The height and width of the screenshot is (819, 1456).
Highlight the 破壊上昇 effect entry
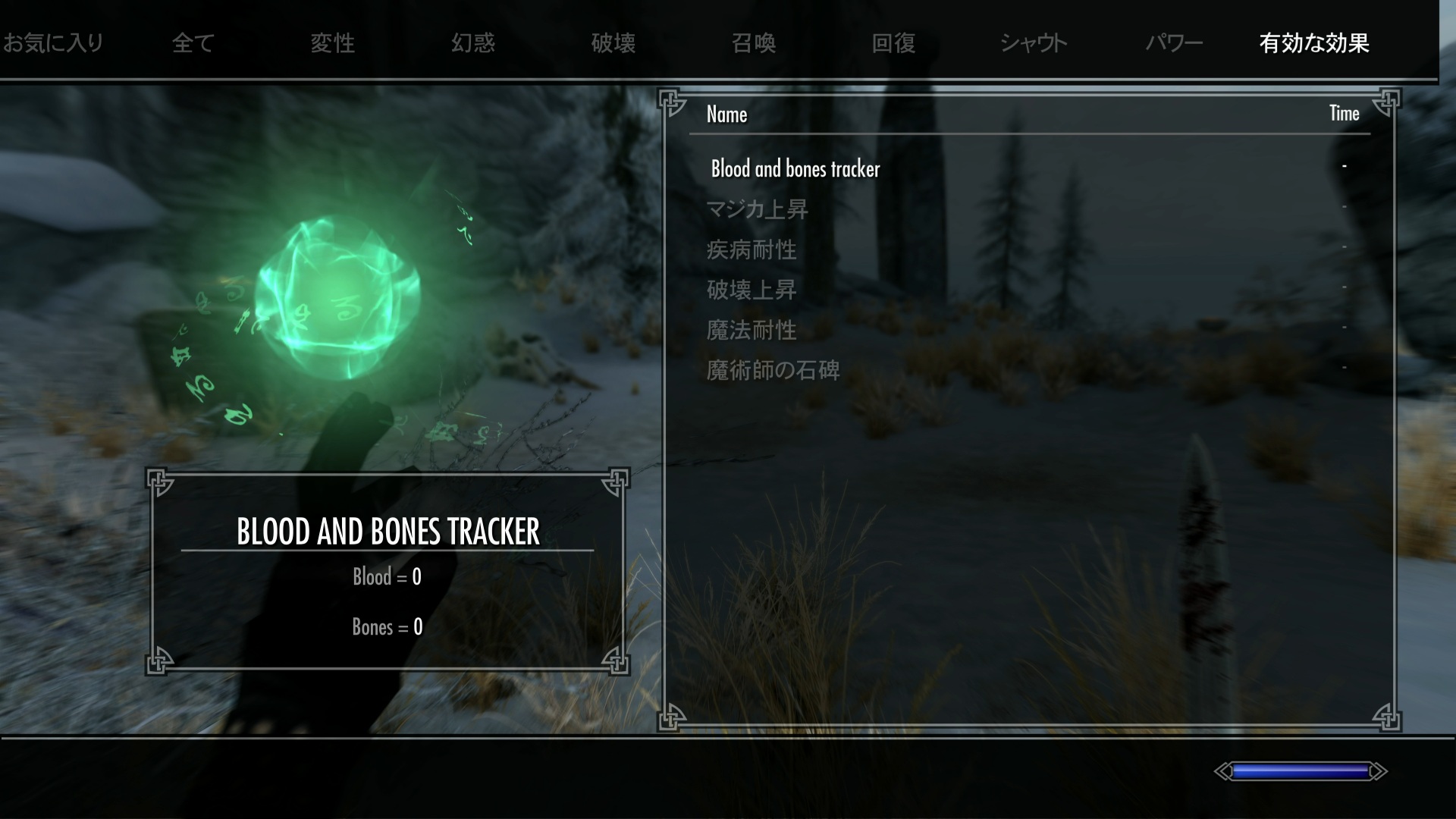click(x=752, y=290)
